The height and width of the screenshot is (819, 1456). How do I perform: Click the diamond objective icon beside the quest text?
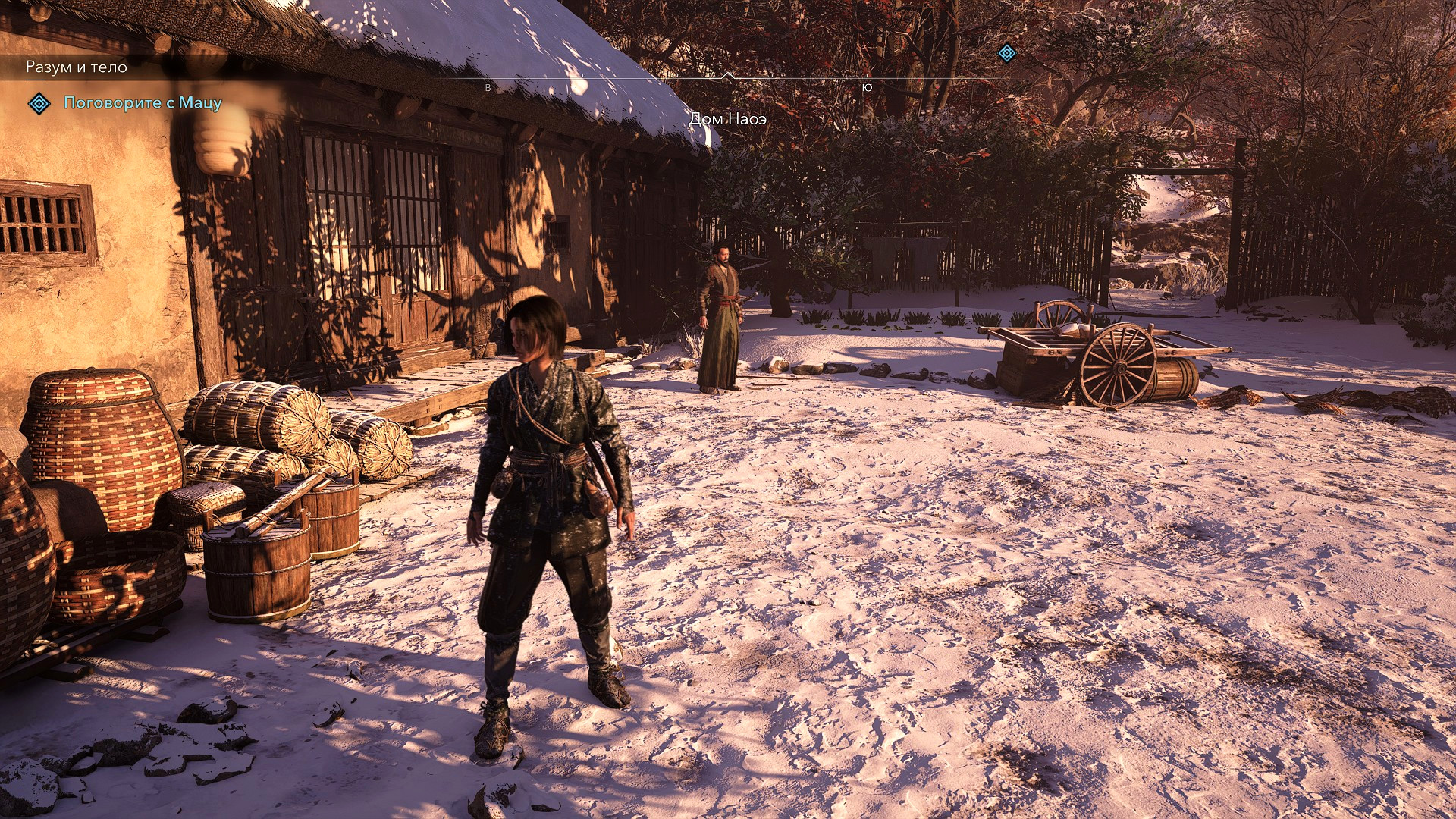(39, 103)
